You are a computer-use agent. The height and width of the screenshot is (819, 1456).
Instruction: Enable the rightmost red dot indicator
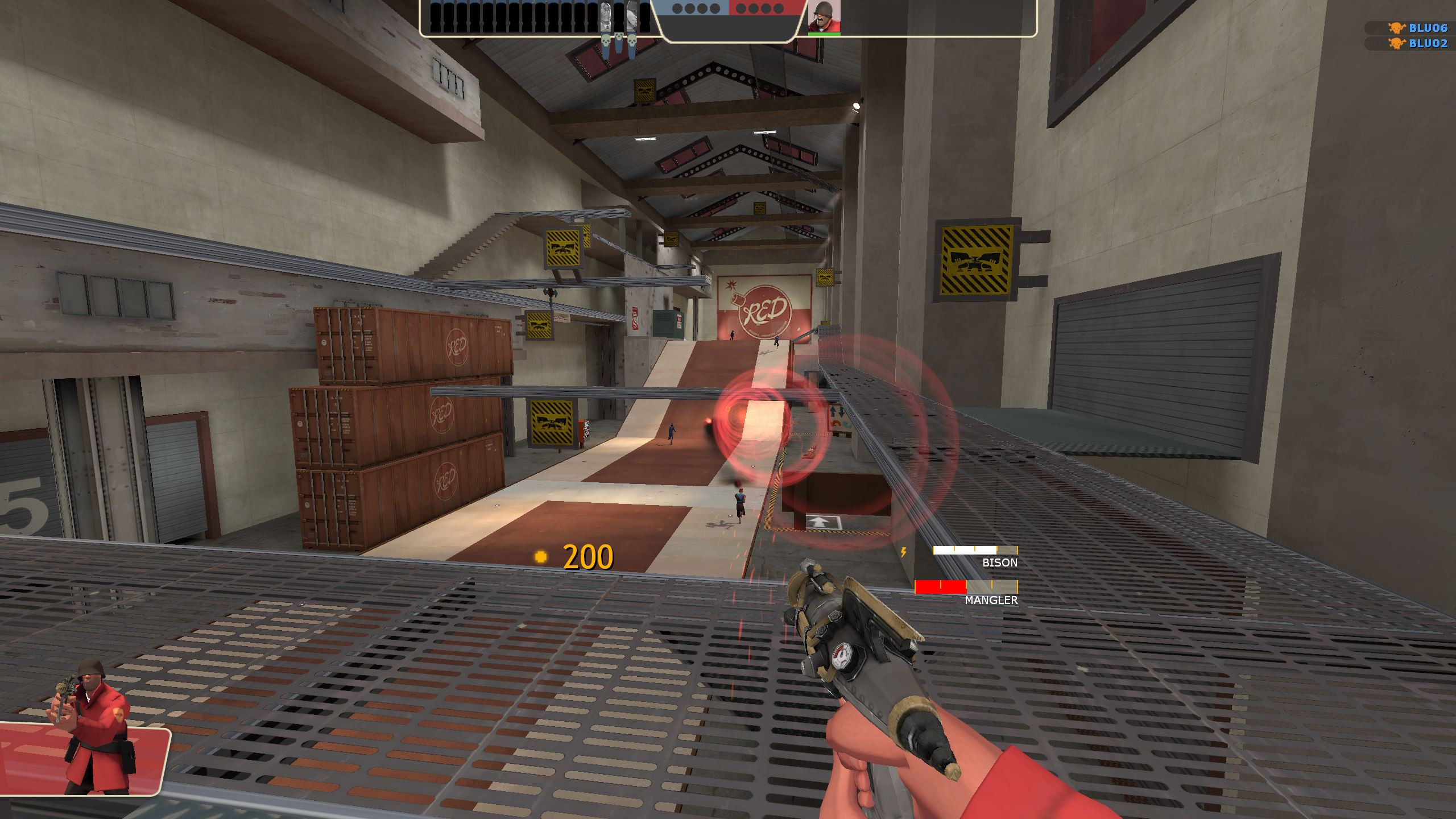click(778, 9)
